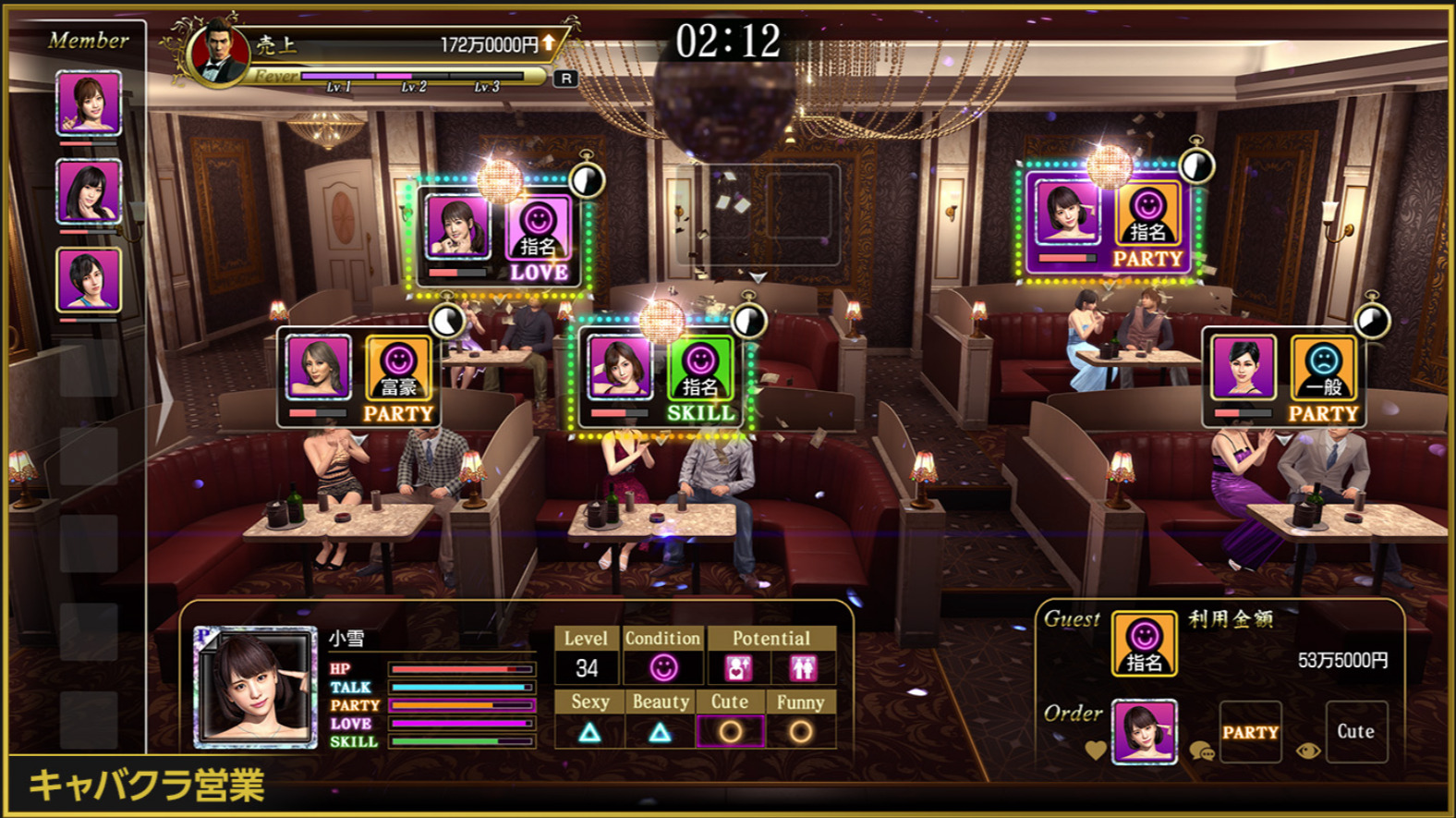Choose the middle Member list hostess portrait
This screenshot has width=1456, height=818.
tap(89, 191)
